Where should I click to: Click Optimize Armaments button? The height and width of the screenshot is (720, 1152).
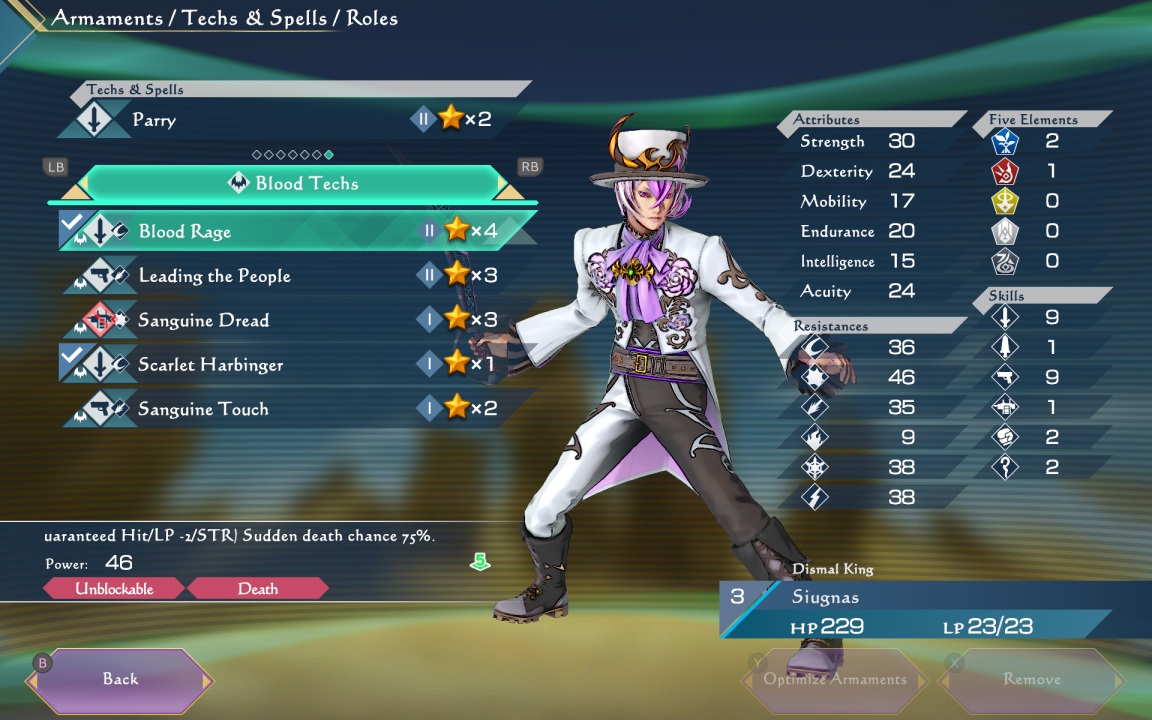coord(834,679)
